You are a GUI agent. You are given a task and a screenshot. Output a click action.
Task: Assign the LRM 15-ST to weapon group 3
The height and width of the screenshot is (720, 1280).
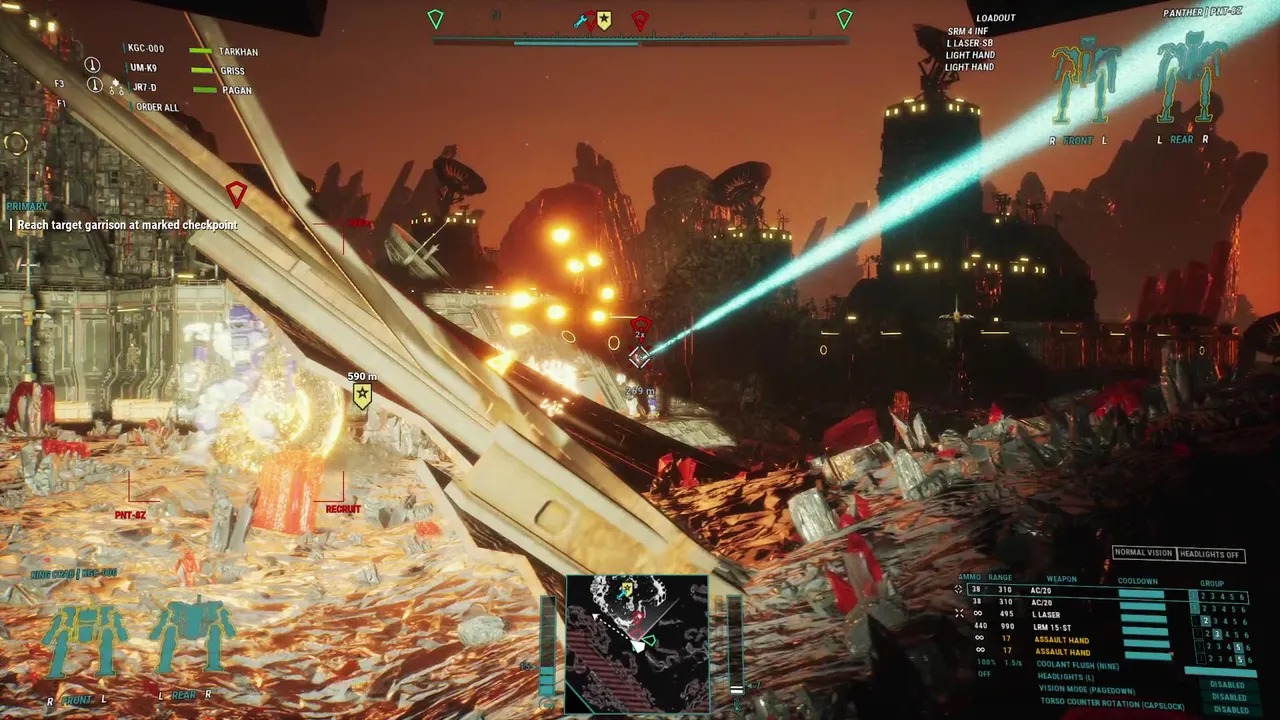(x=1215, y=634)
